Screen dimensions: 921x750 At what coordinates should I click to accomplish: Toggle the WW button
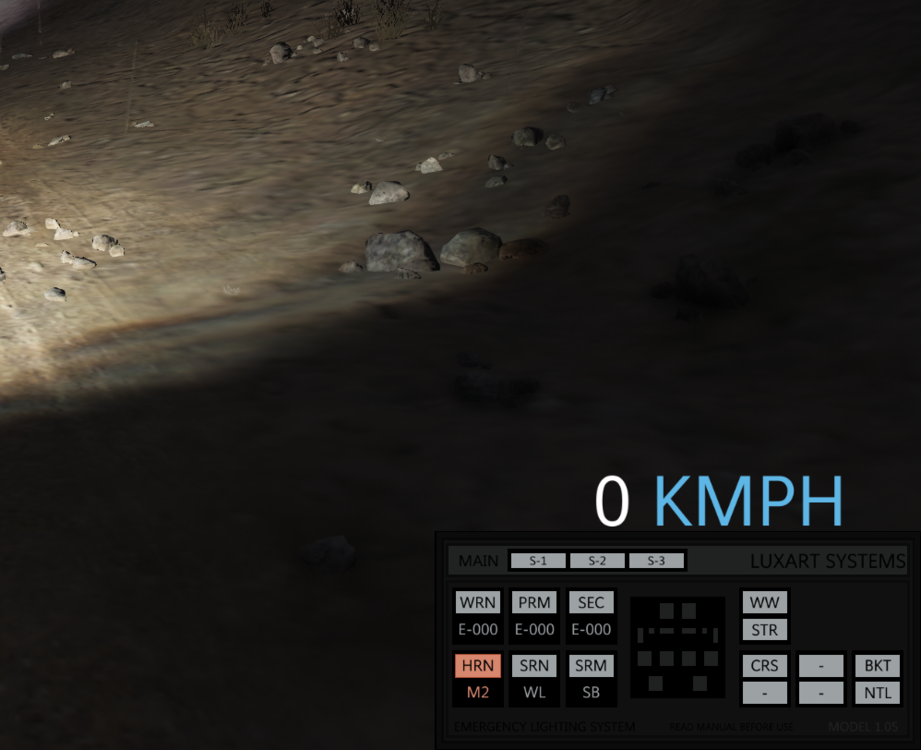pyautogui.click(x=764, y=603)
